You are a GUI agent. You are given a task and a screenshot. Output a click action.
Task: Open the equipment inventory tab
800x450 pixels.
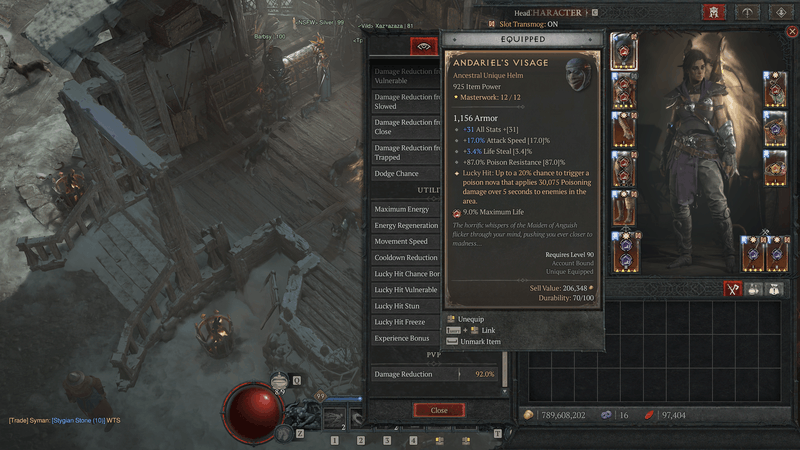733,288
